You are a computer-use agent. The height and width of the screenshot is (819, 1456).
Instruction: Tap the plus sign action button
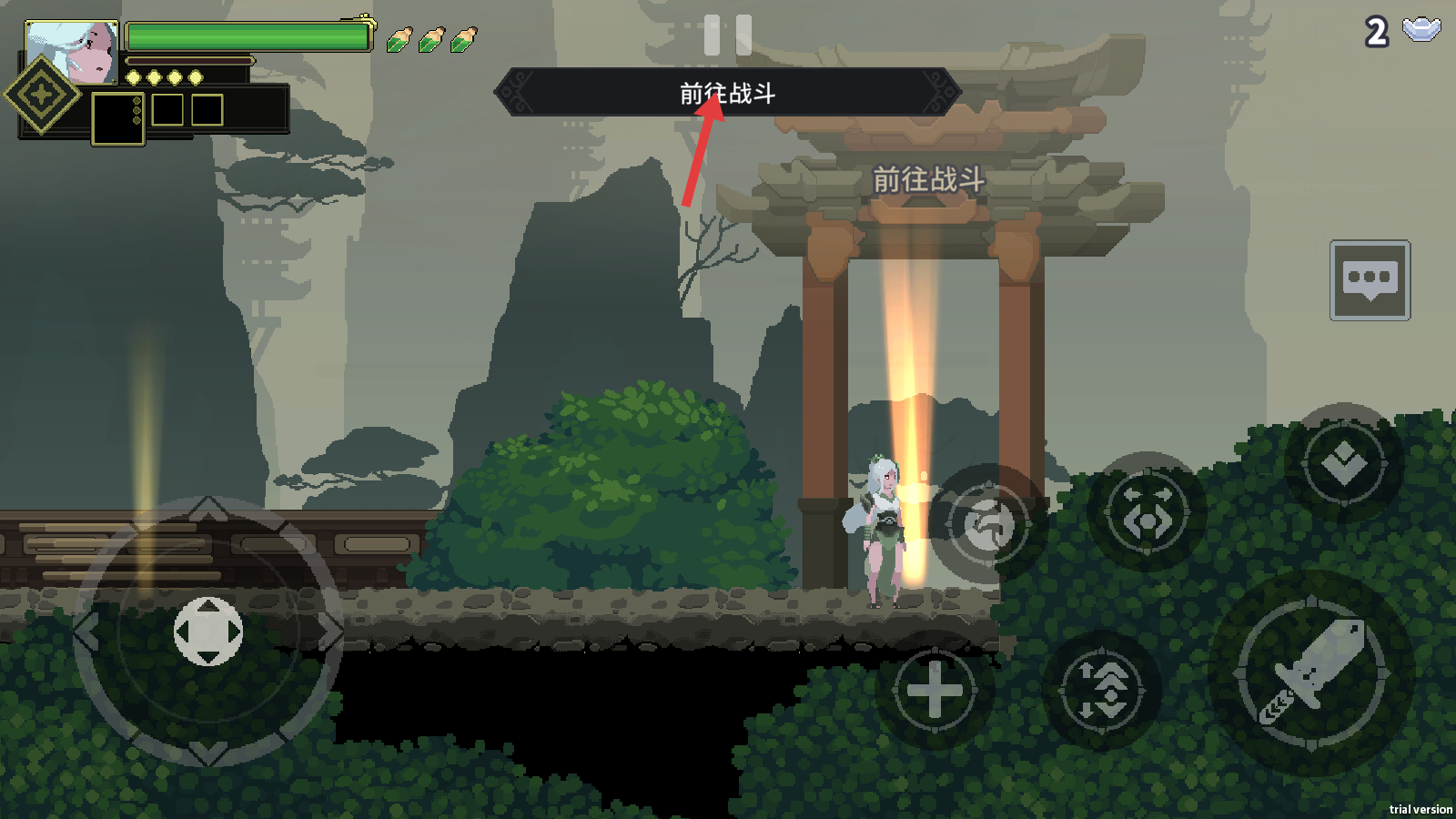pyautogui.click(x=934, y=690)
